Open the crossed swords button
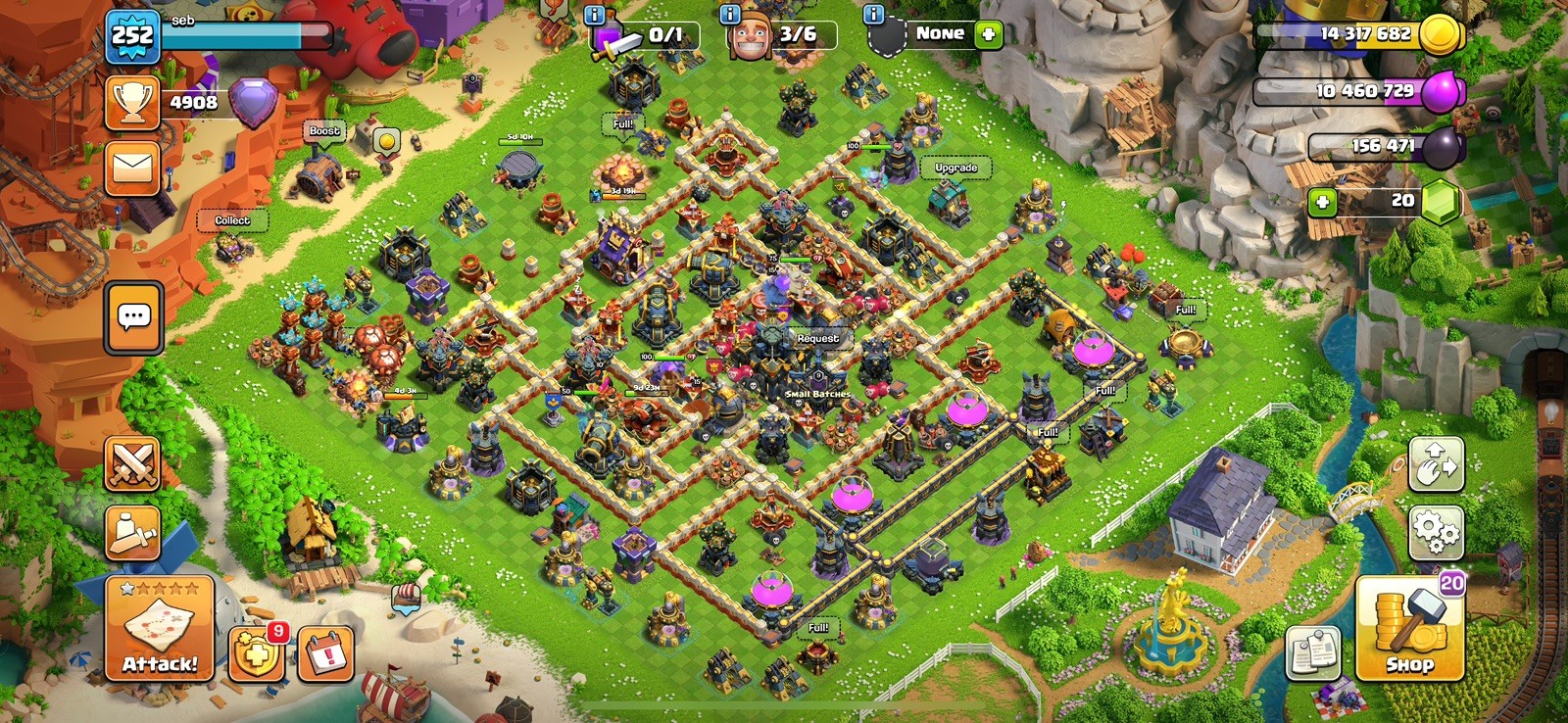Viewport: 1568px width, 723px height. (x=132, y=463)
